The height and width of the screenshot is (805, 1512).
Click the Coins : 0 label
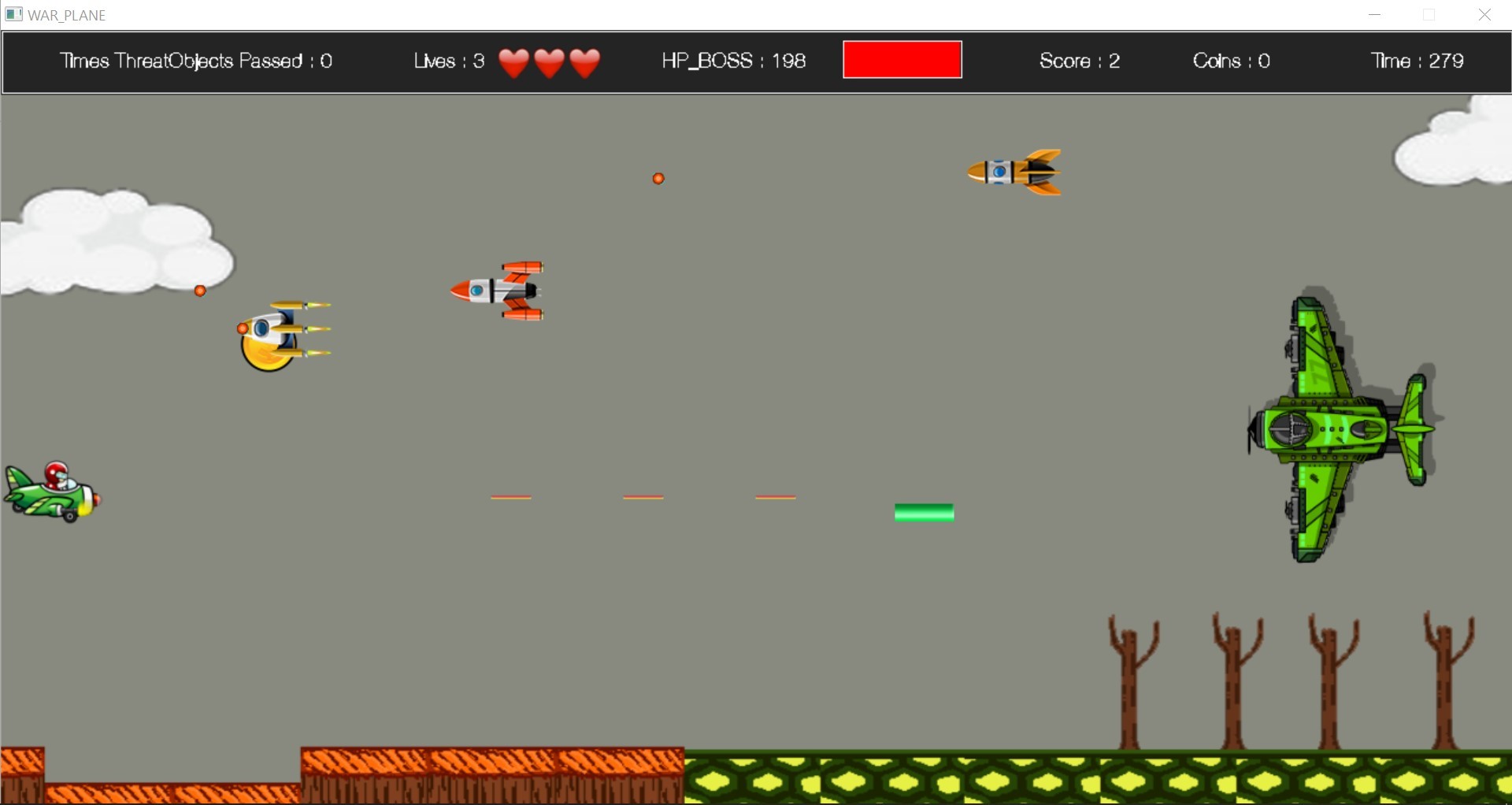(x=1231, y=61)
